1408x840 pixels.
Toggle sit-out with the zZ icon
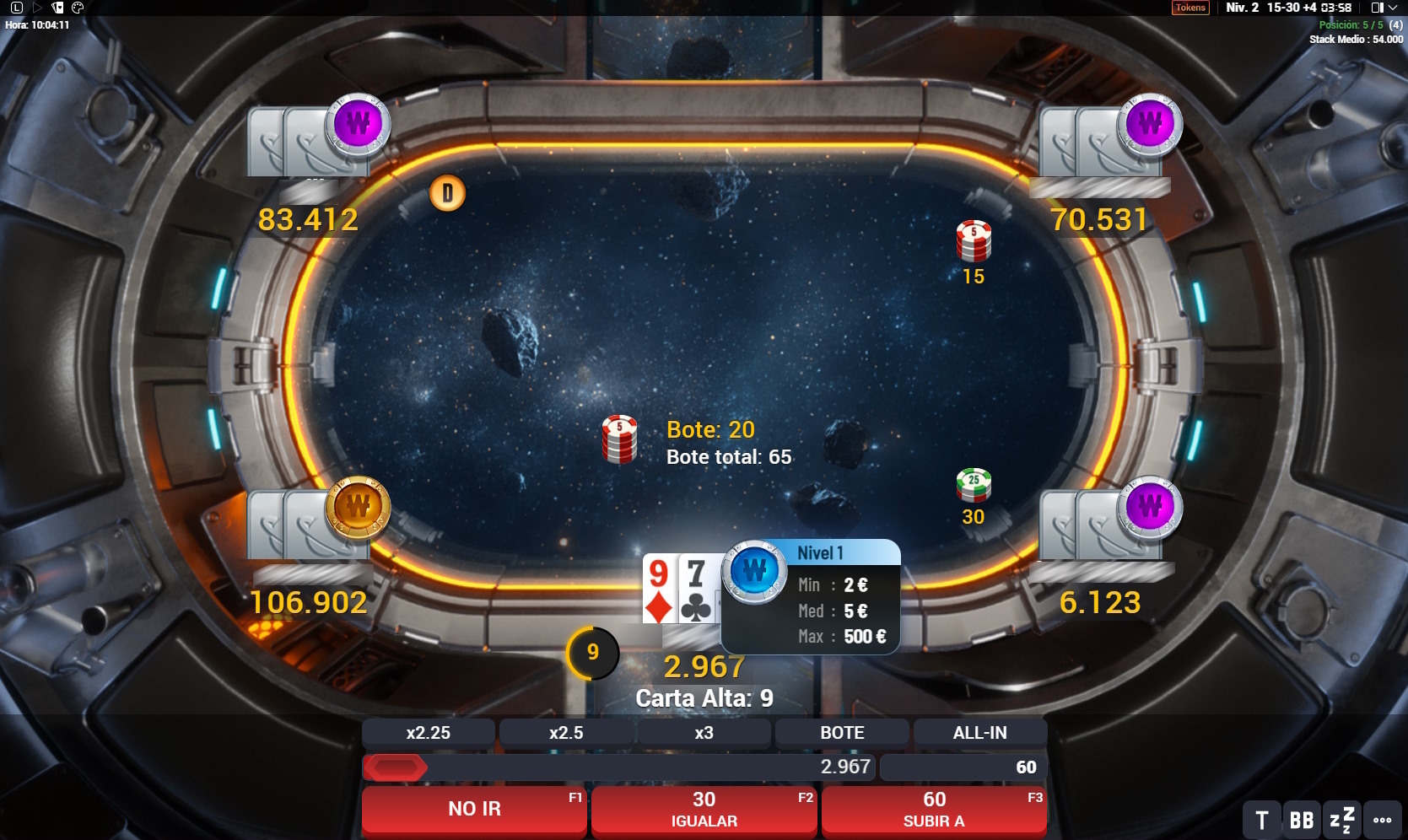pos(1341,818)
